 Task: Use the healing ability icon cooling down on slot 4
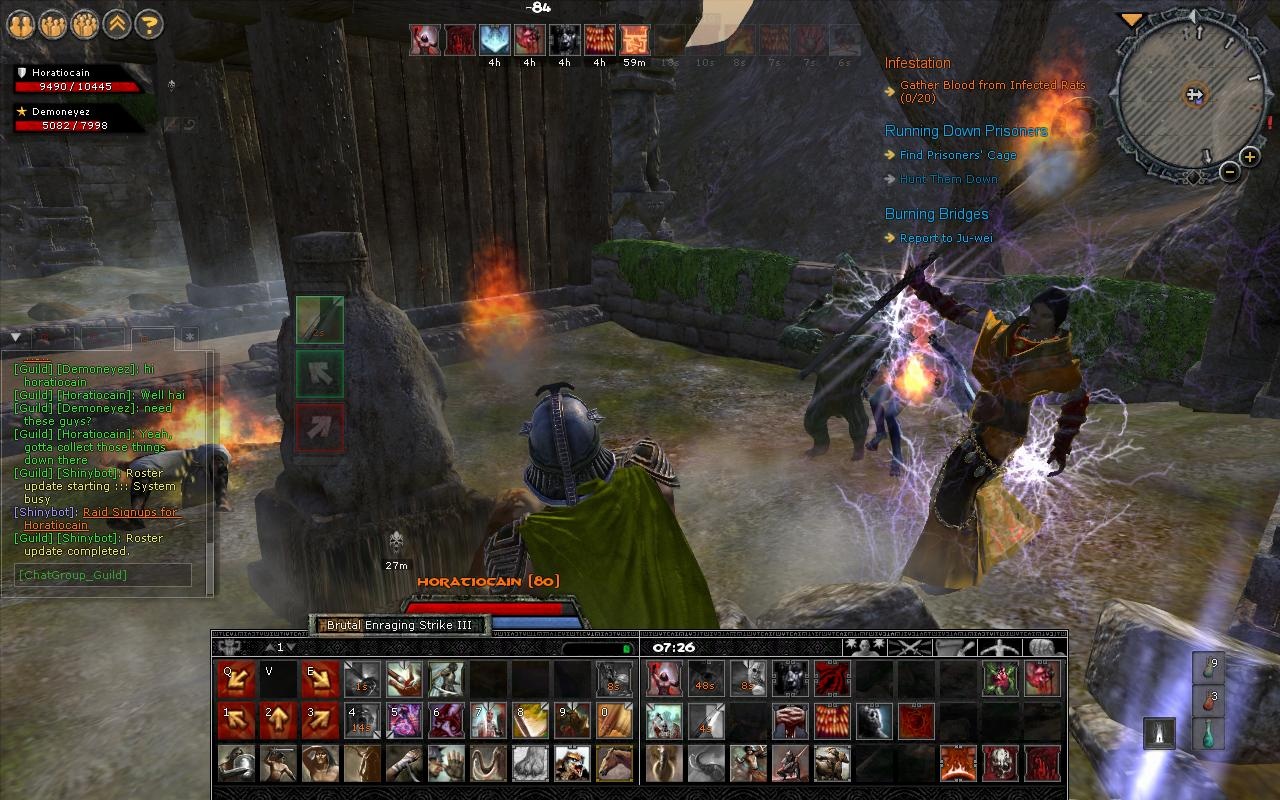(x=364, y=722)
